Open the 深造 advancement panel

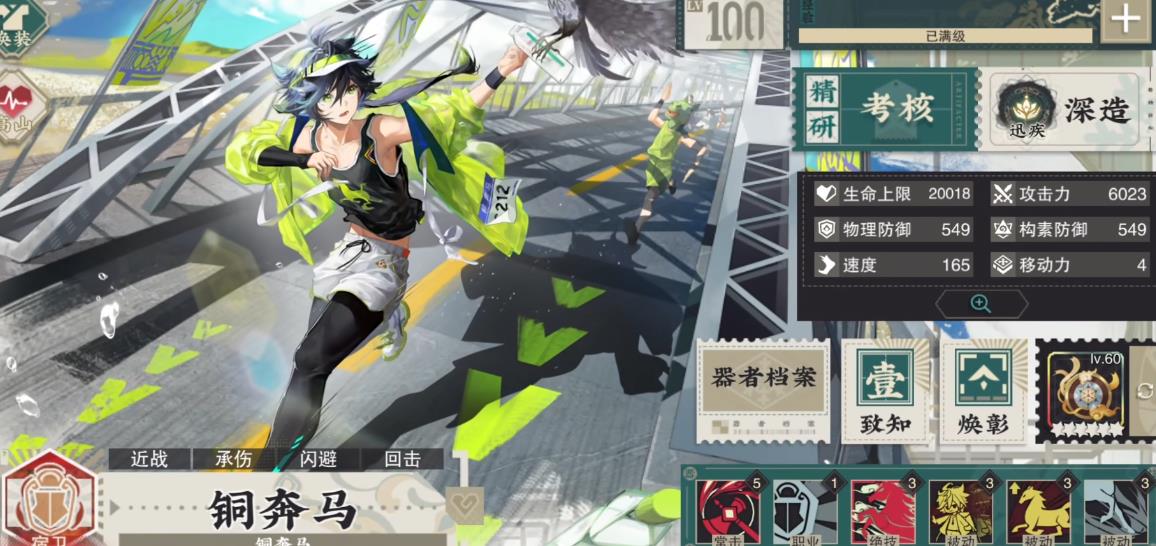tap(1066, 110)
